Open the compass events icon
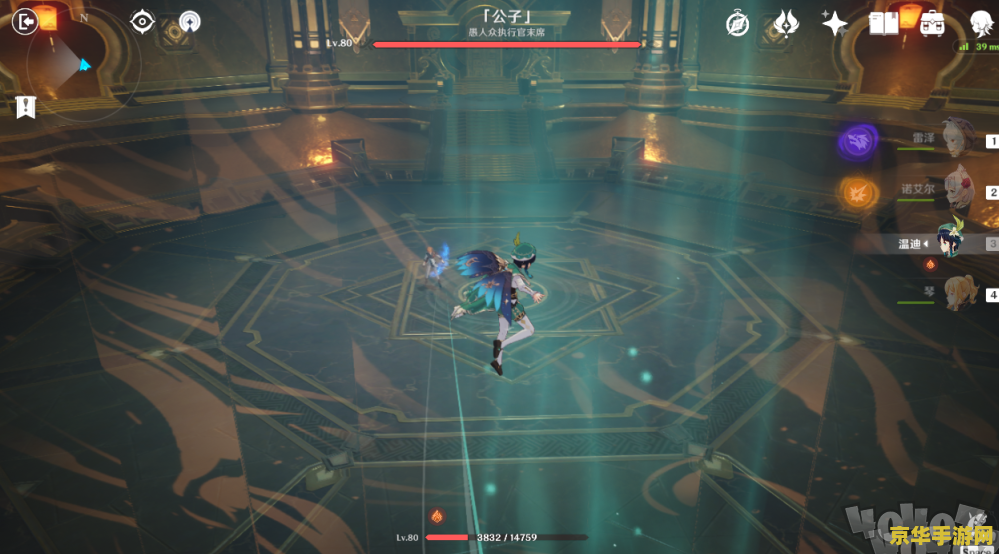The height and width of the screenshot is (554, 999). 738,24
